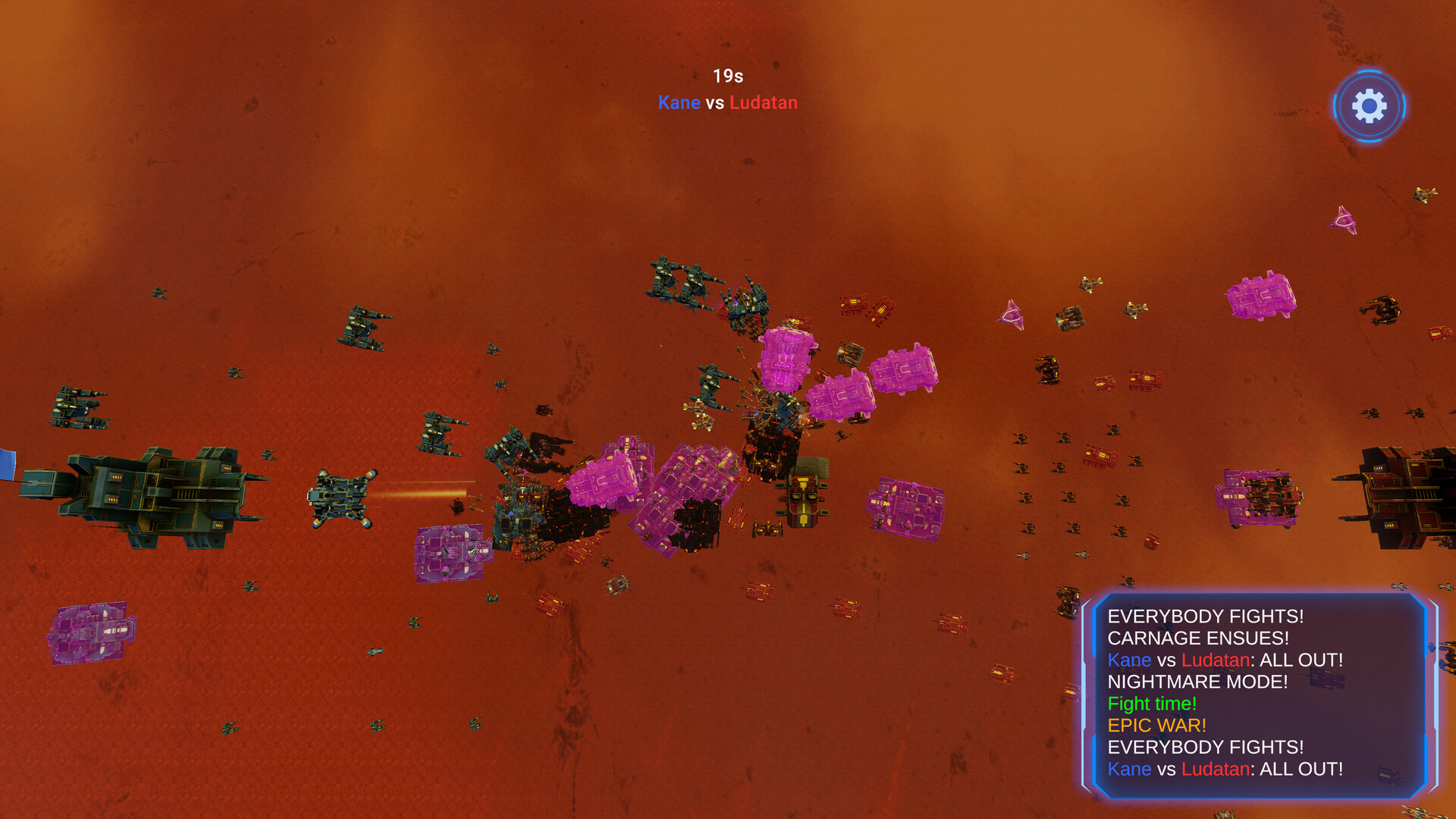Enable Fight time! green log entry
Viewport: 1456px width, 819px height.
(1152, 703)
